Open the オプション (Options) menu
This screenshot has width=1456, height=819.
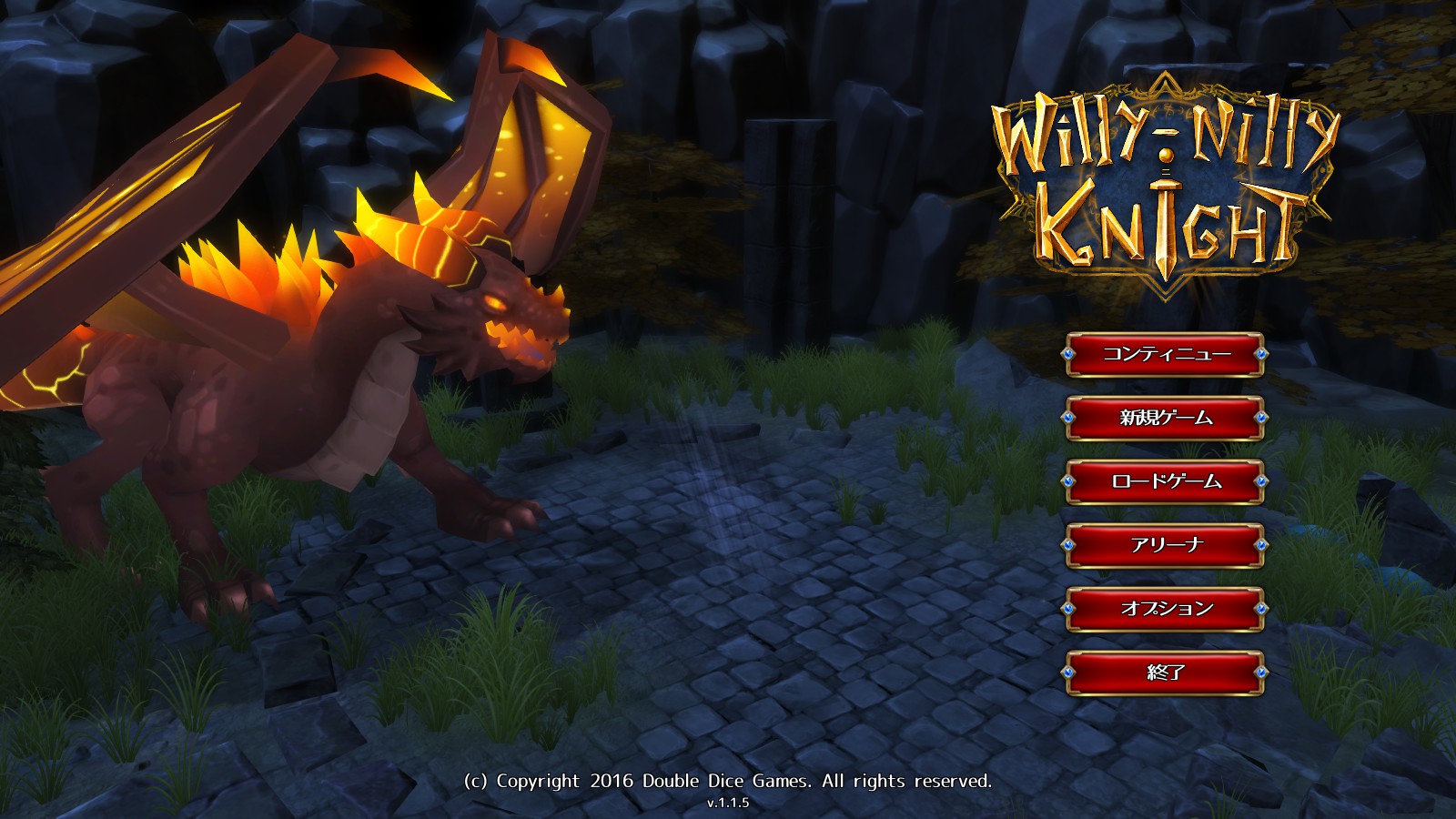pos(1166,609)
